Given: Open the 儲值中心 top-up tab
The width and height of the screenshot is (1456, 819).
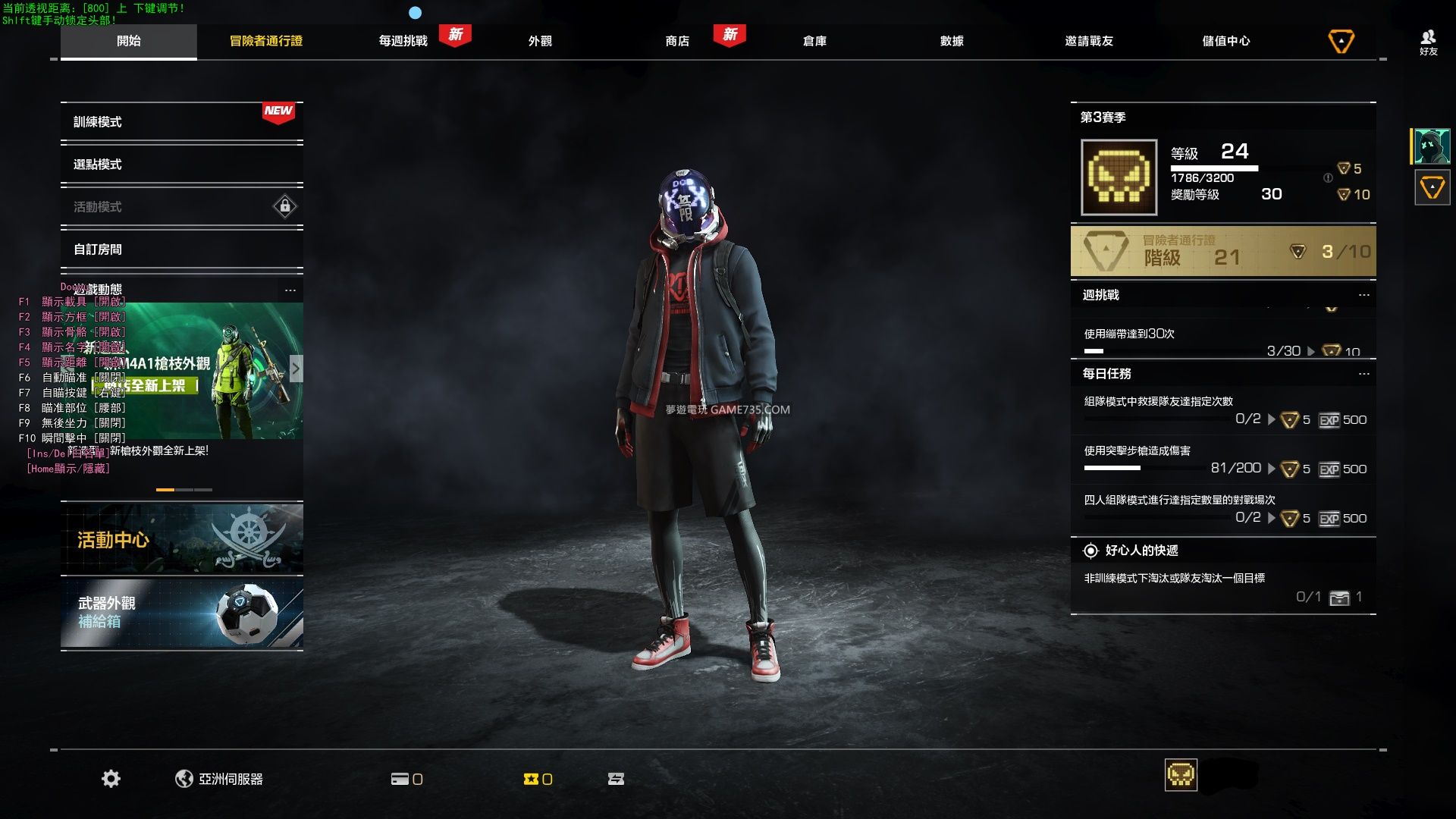Looking at the screenshot, I should click(1226, 41).
